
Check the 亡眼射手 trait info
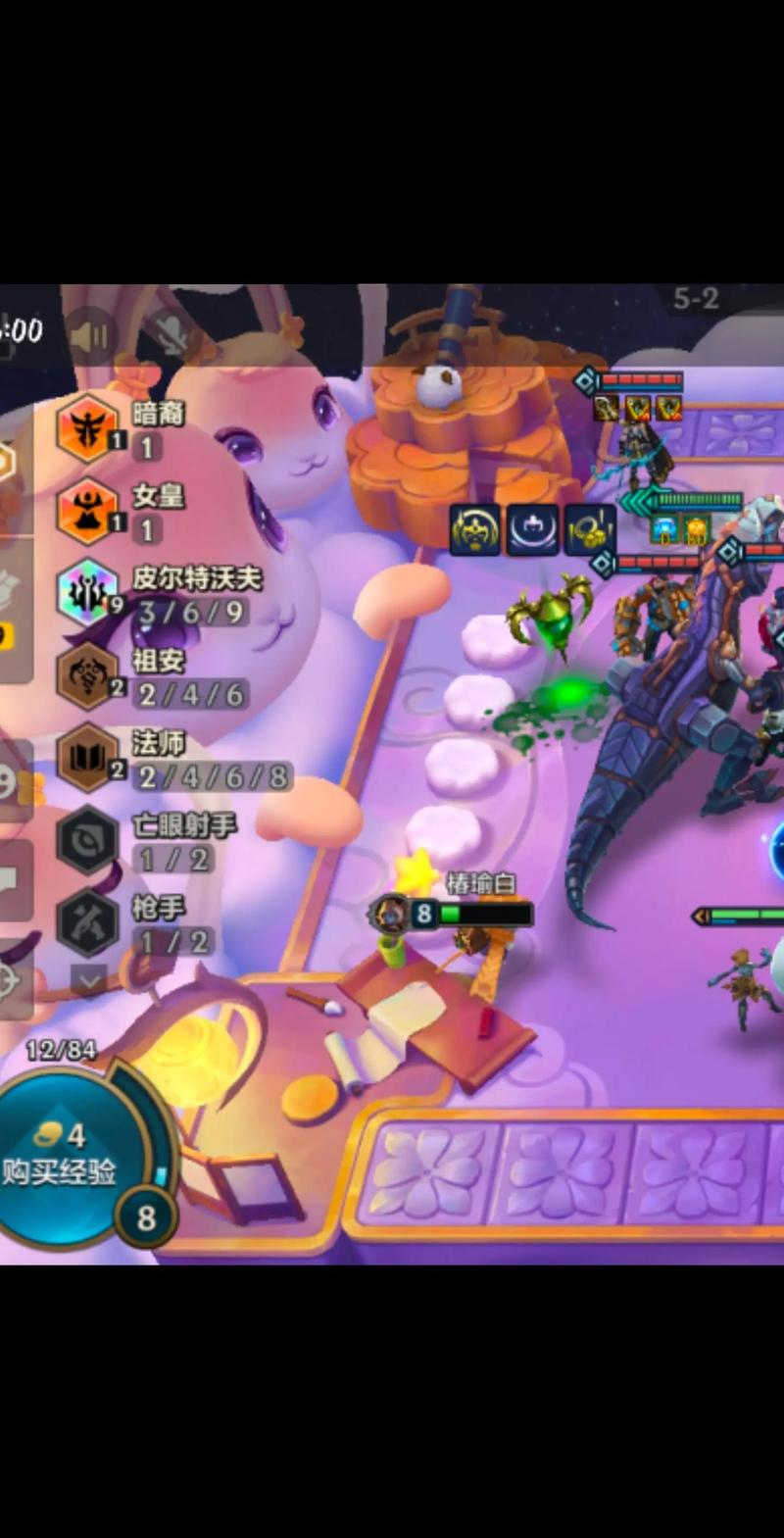pos(88,840)
